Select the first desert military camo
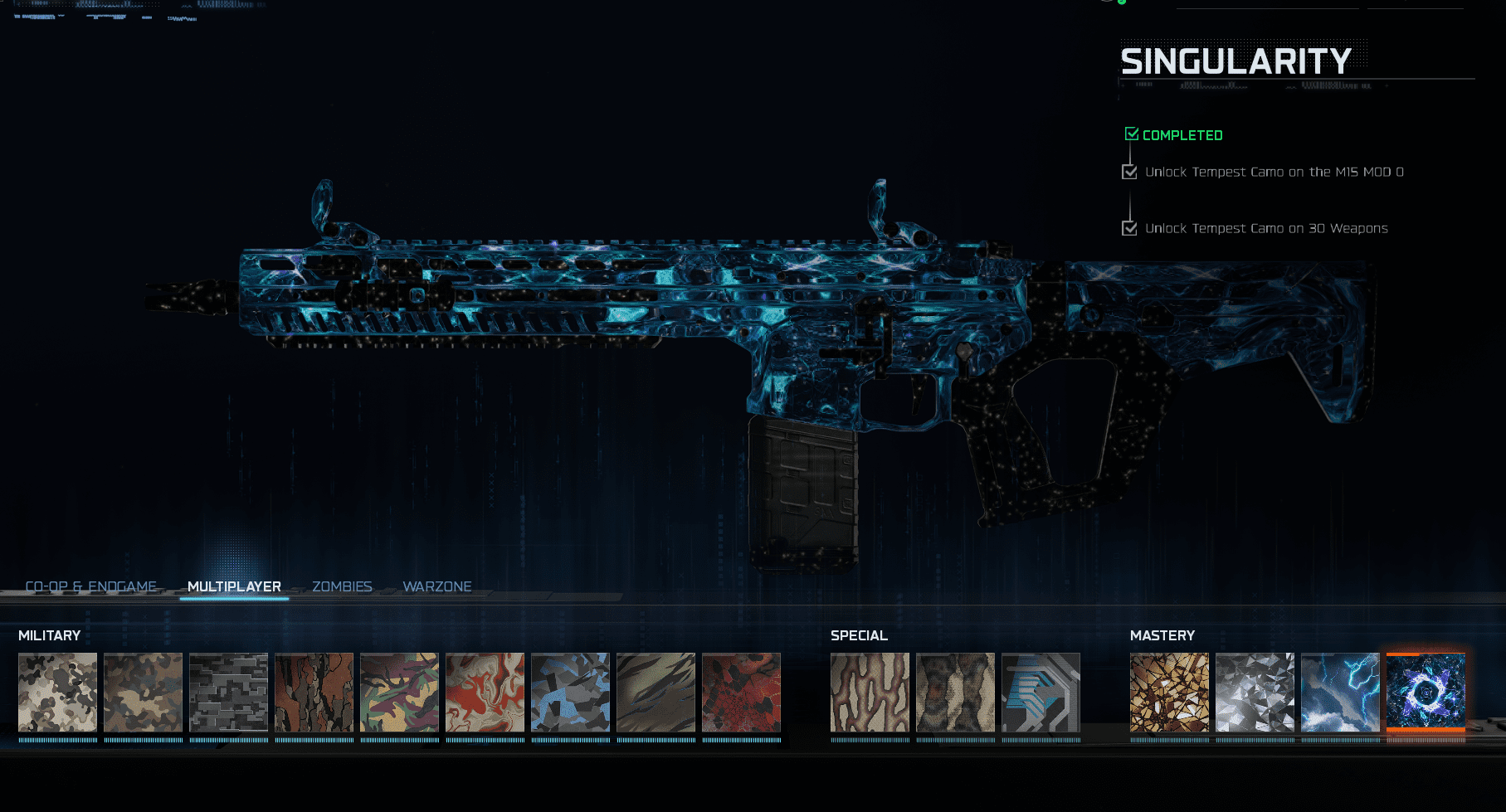 (x=57, y=693)
